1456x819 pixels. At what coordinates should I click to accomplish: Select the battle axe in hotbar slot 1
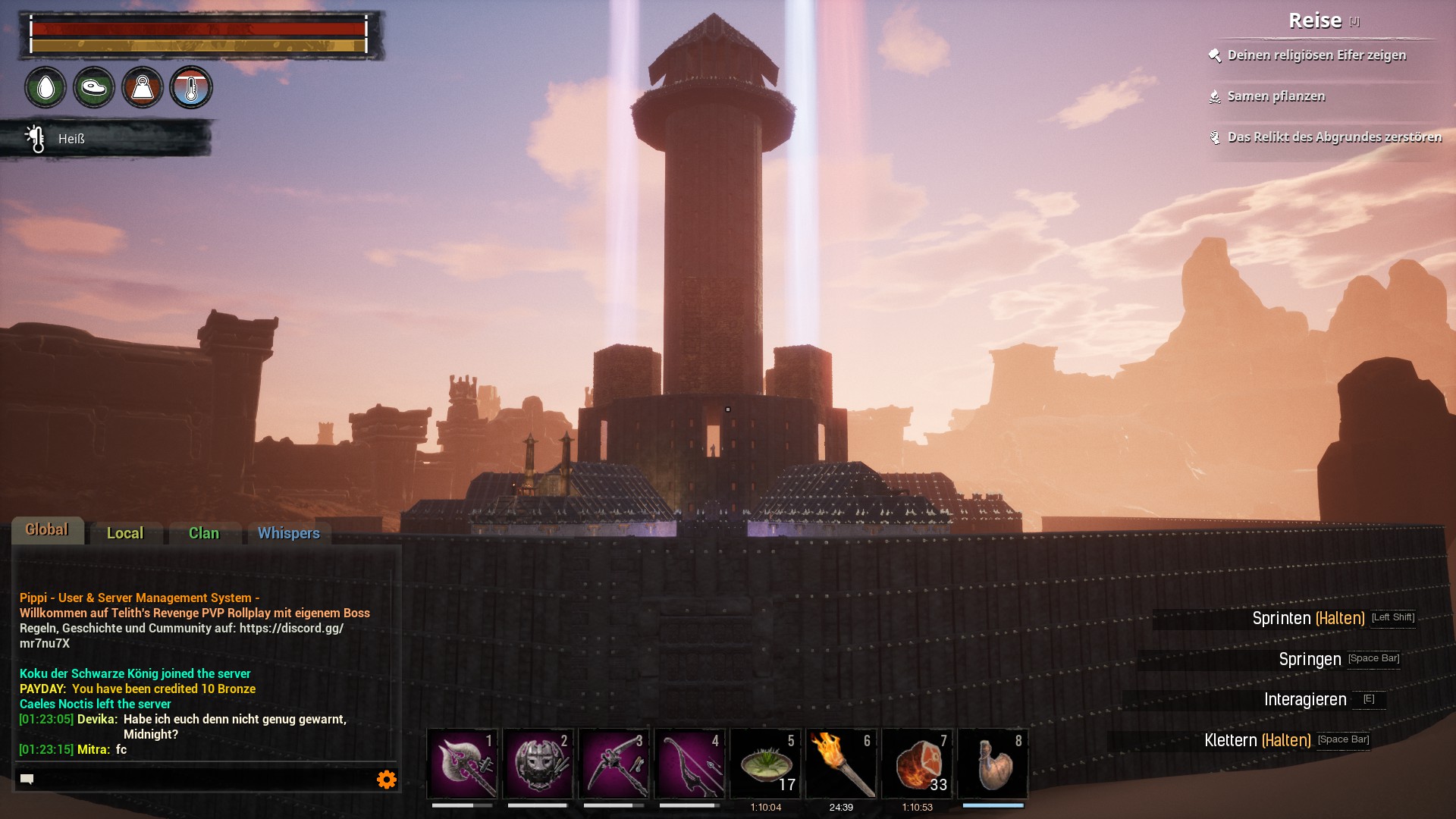[462, 764]
